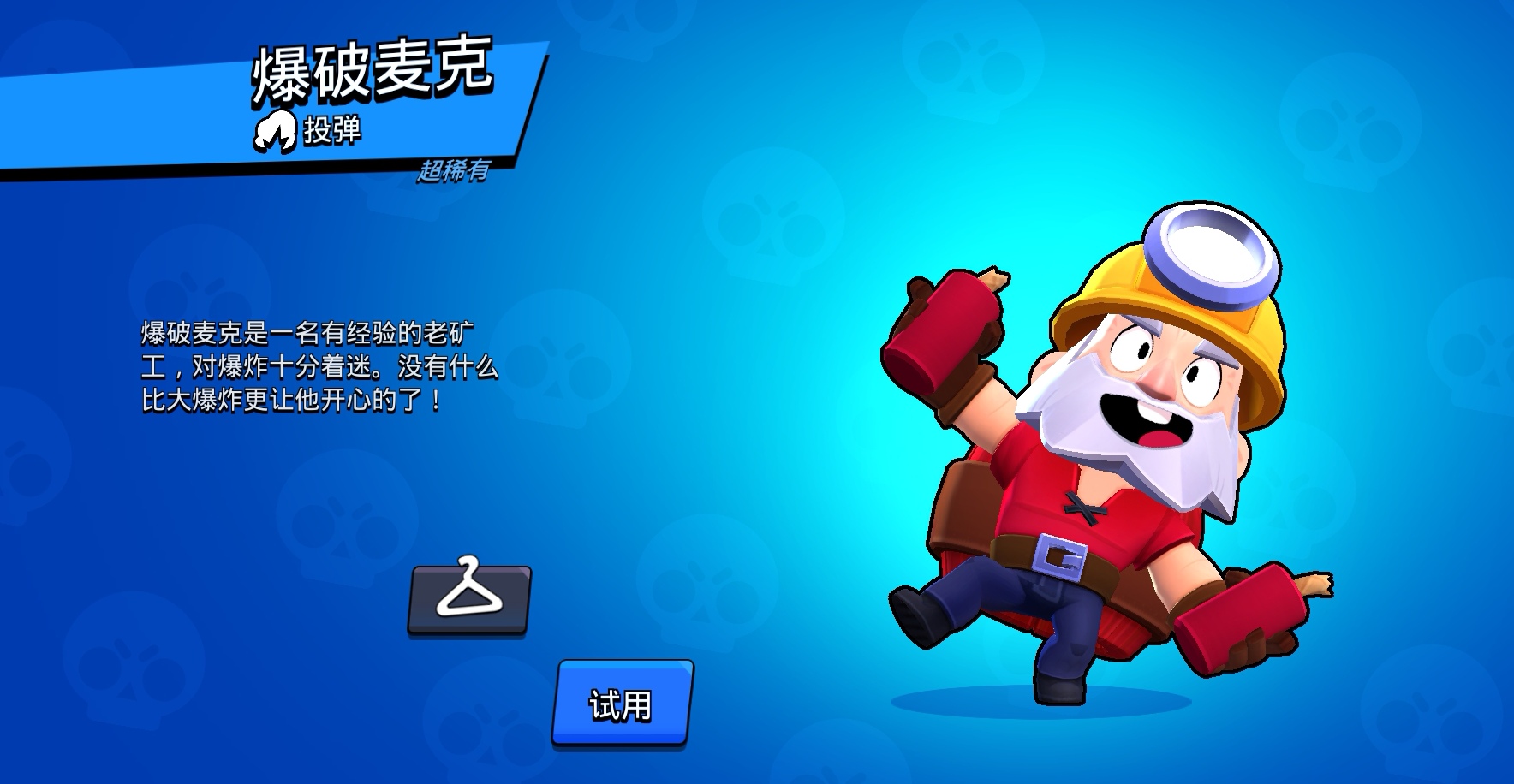Click the 超稀有 rarity label
1514x784 pixels.
click(454, 171)
